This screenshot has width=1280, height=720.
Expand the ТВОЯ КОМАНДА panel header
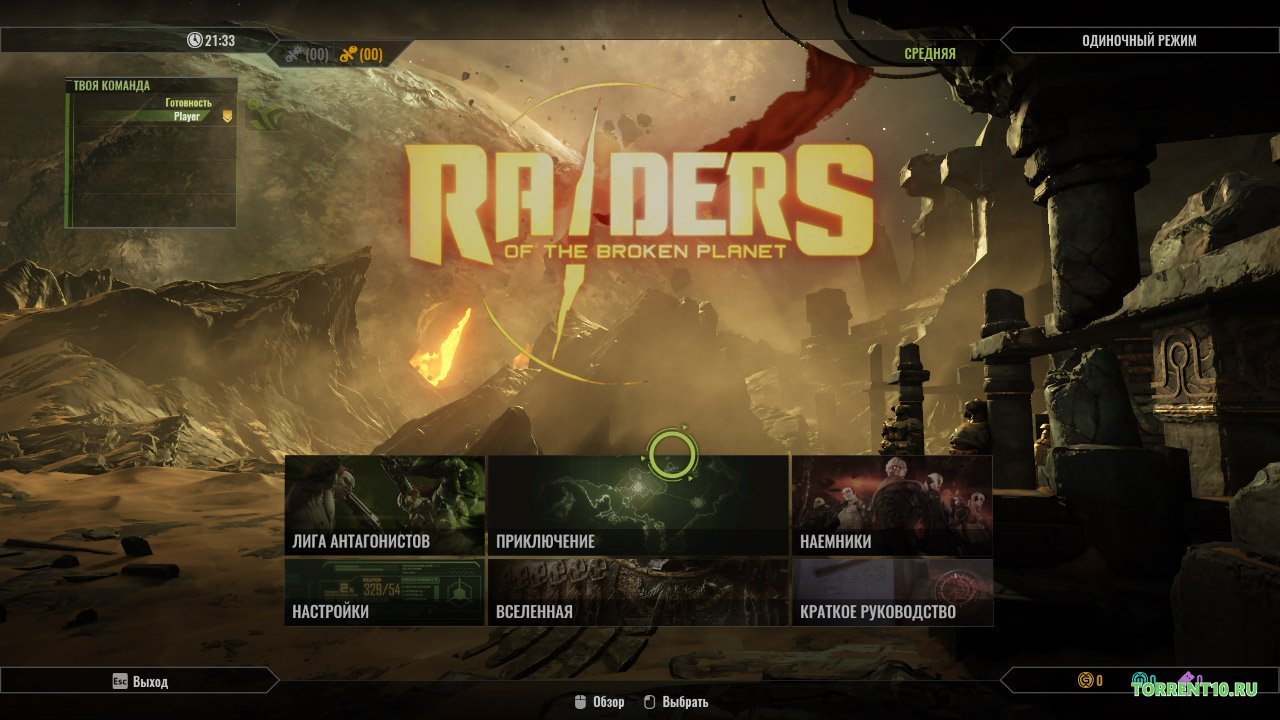click(110, 84)
